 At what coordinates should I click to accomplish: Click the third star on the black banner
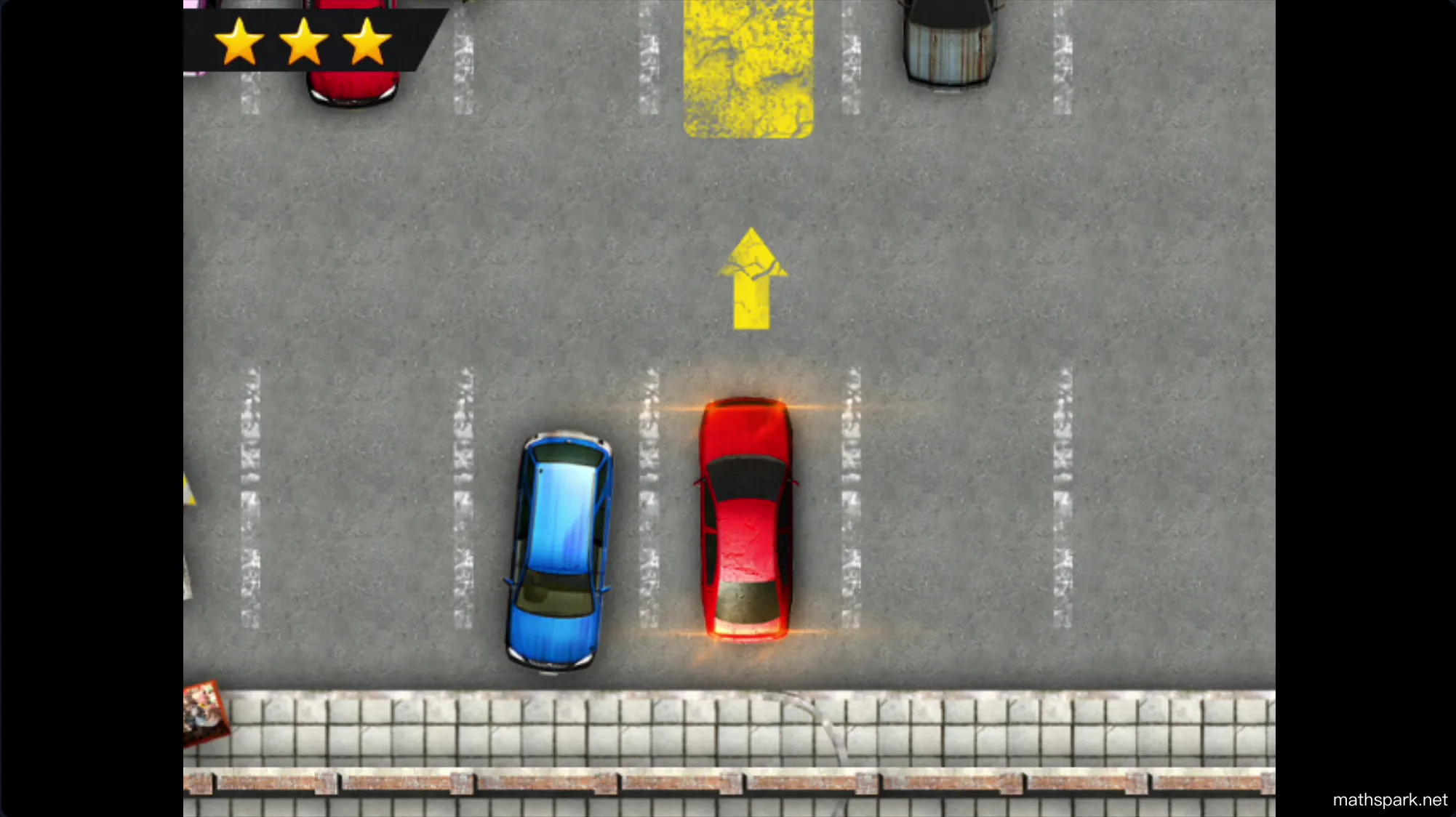367,44
